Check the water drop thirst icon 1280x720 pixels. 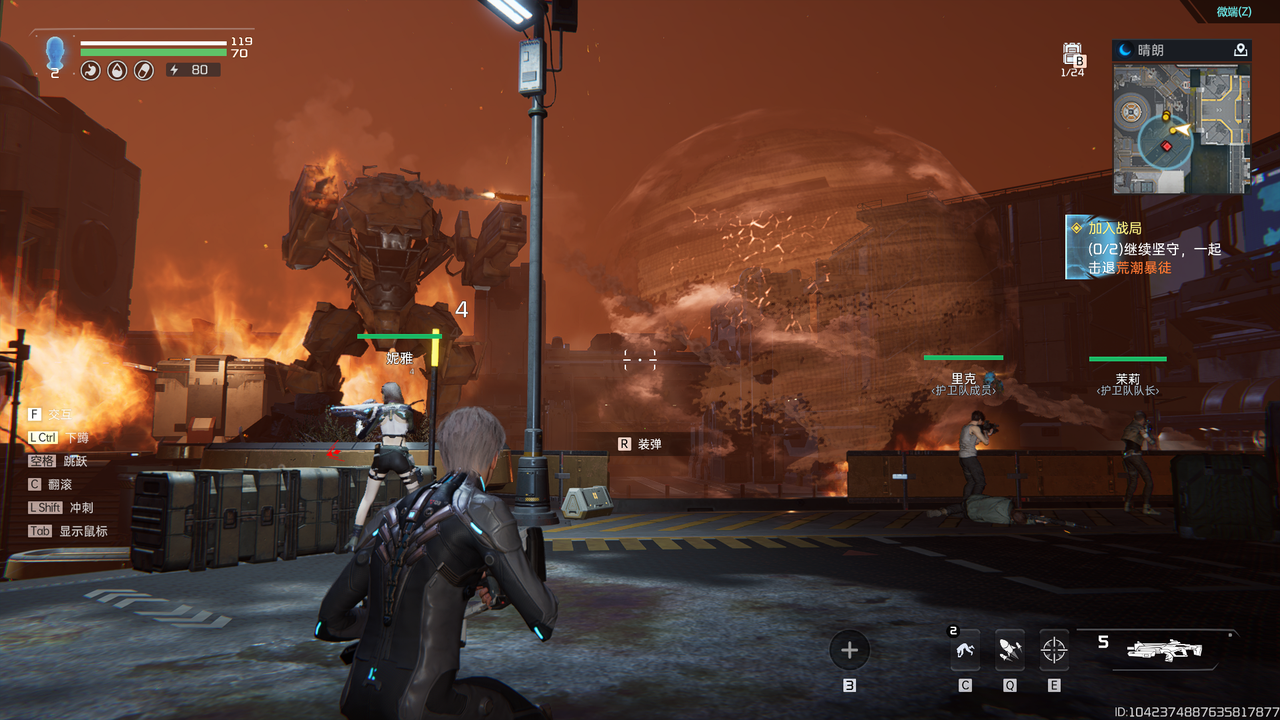tap(117, 71)
